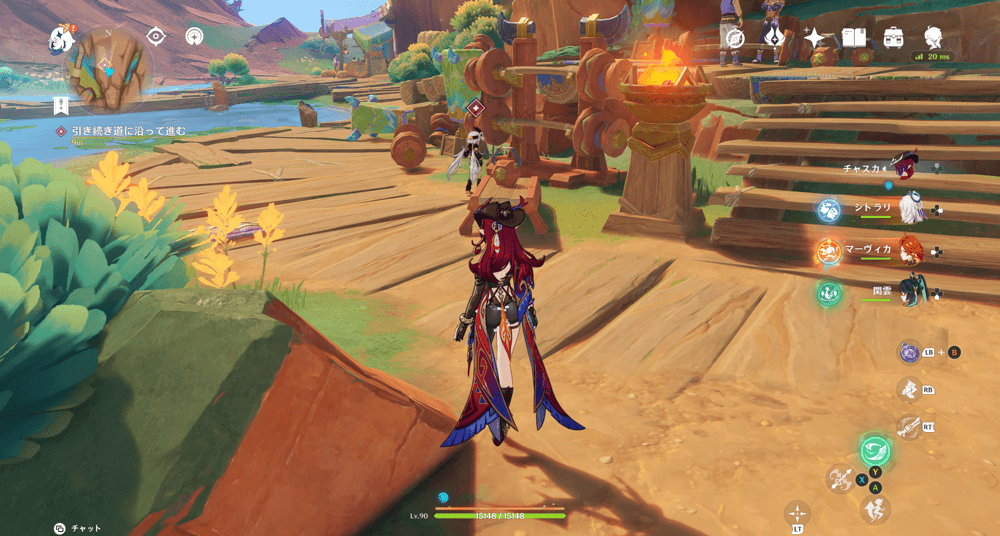Open the adventurer handbook book icon
The height and width of the screenshot is (536, 1000).
853,38
